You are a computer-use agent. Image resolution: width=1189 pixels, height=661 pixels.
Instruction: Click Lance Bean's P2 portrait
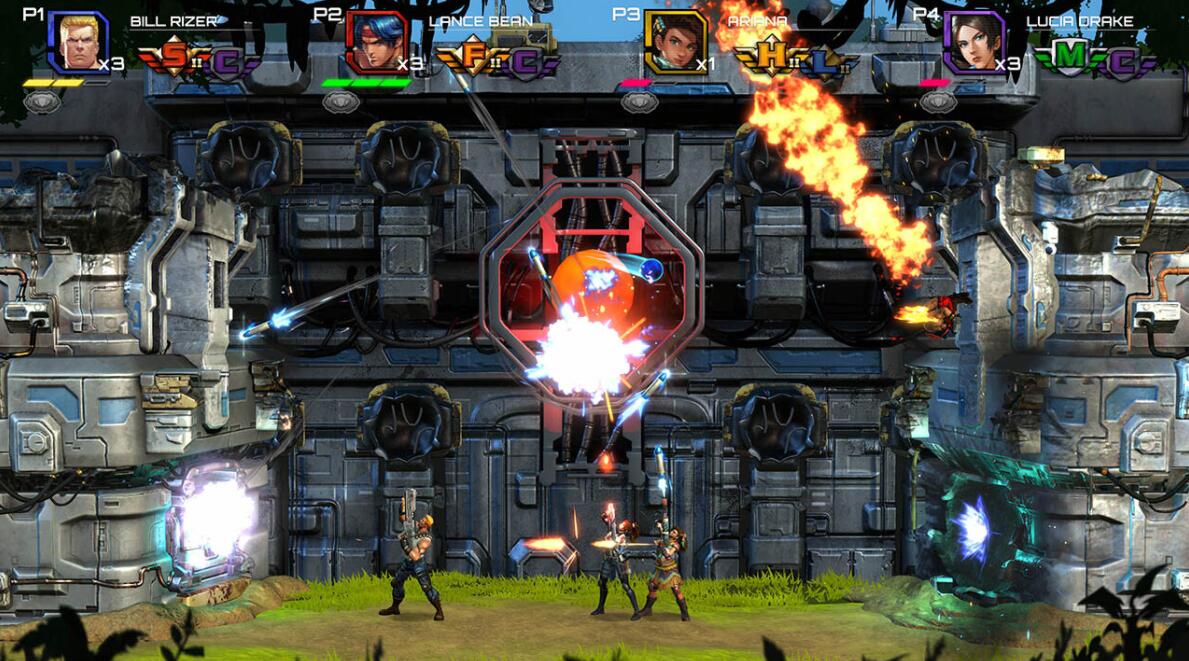coord(377,43)
